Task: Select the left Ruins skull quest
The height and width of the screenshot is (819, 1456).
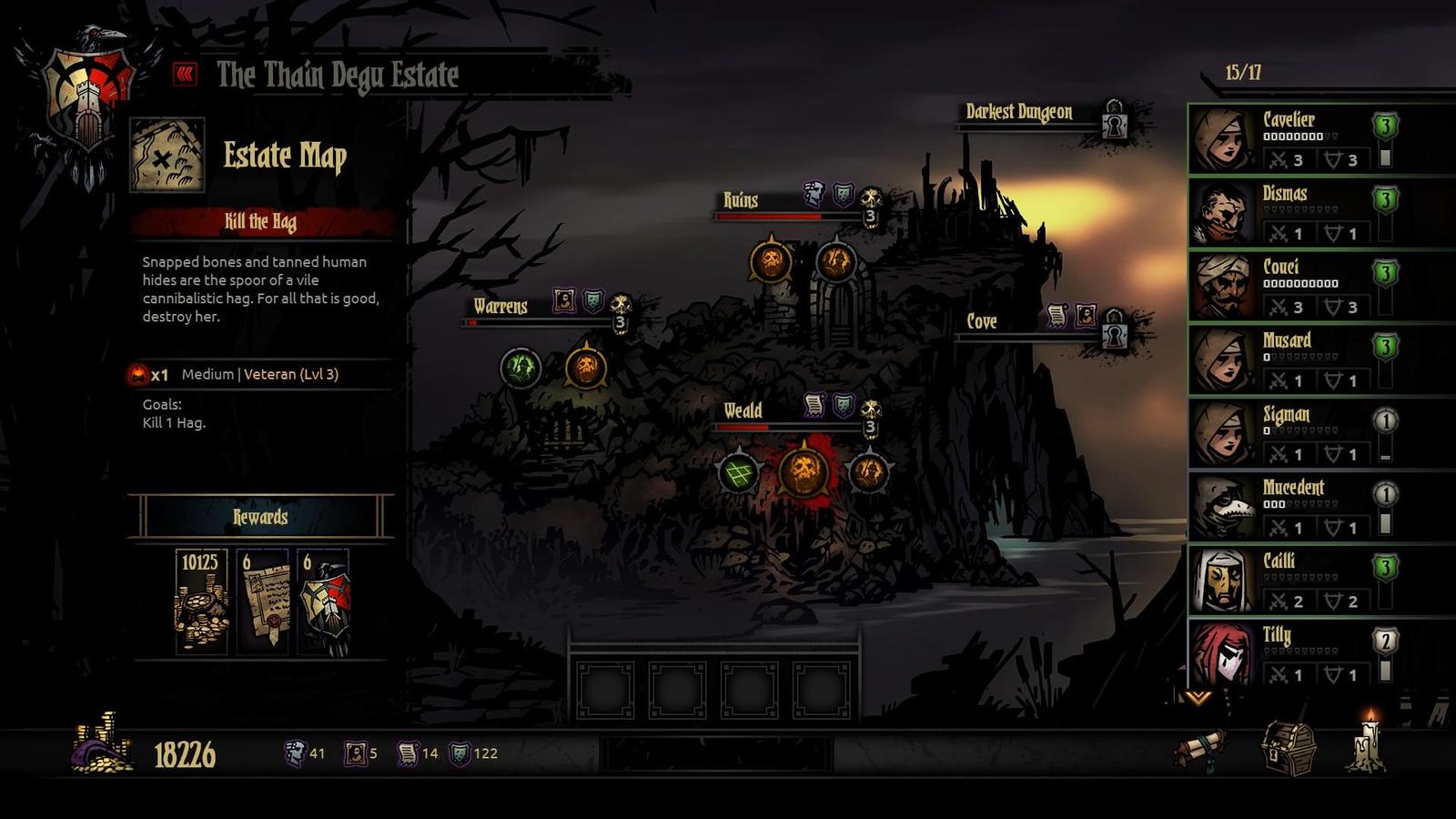Action: point(771,261)
